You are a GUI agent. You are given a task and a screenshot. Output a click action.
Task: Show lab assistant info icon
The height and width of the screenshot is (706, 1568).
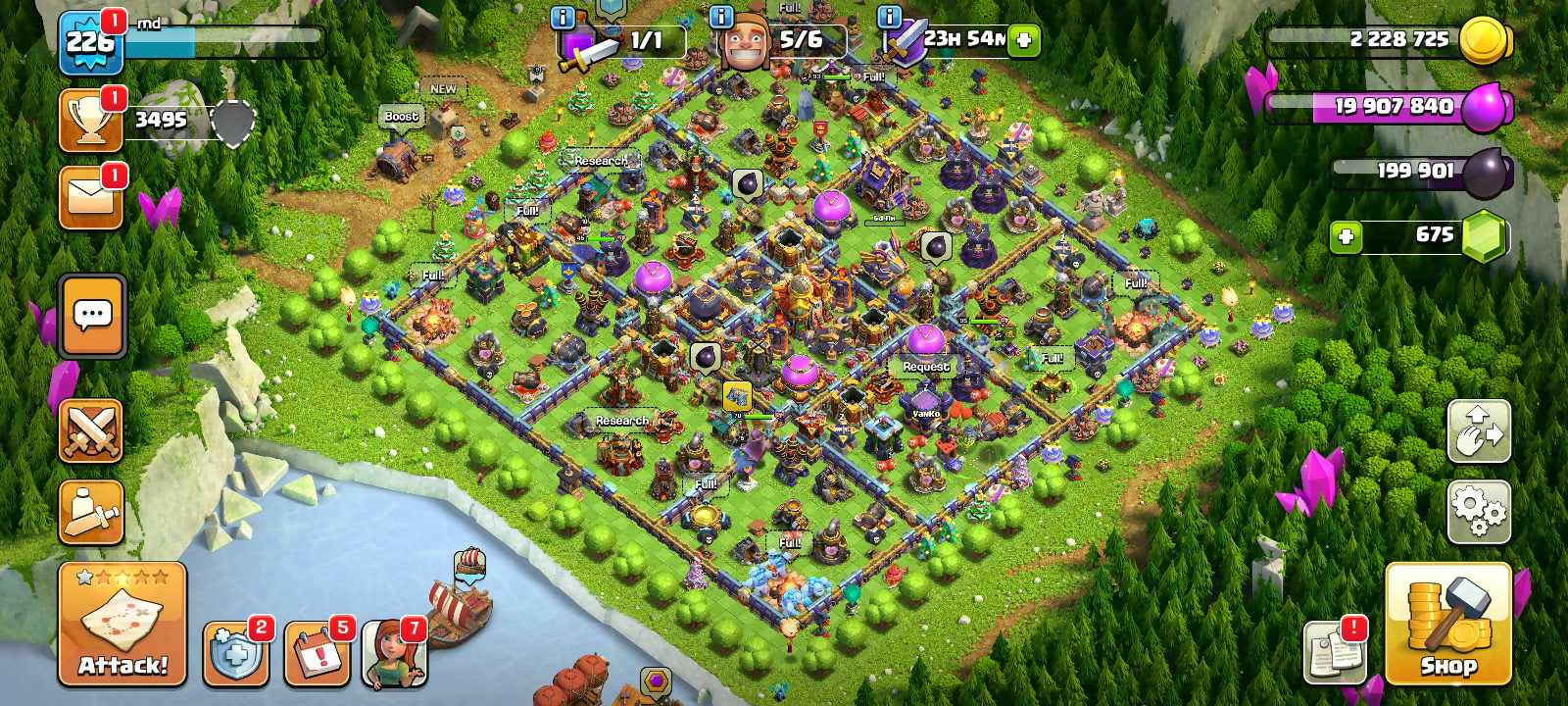click(563, 17)
